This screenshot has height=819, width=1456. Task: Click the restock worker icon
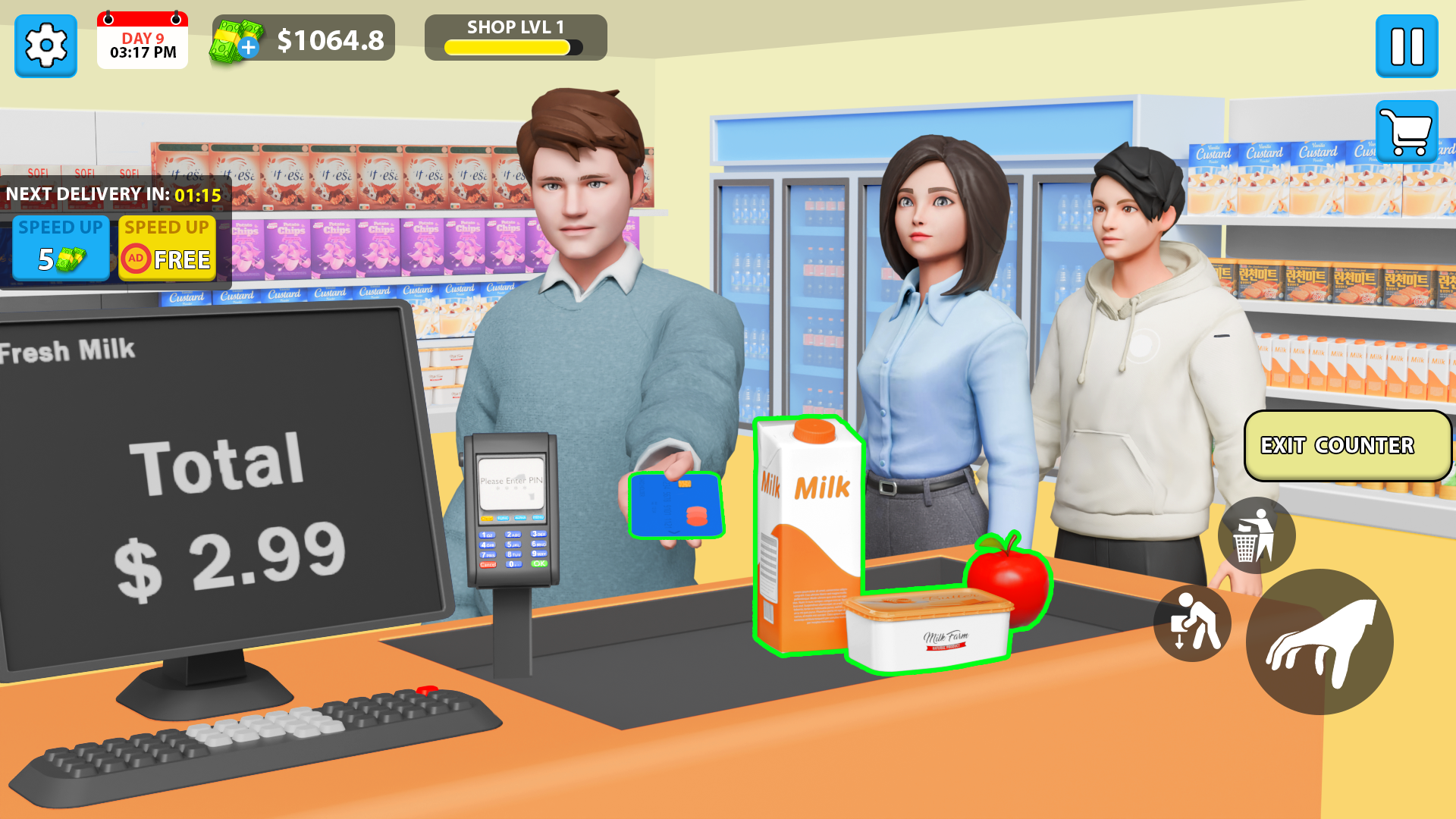pyautogui.click(x=1193, y=623)
